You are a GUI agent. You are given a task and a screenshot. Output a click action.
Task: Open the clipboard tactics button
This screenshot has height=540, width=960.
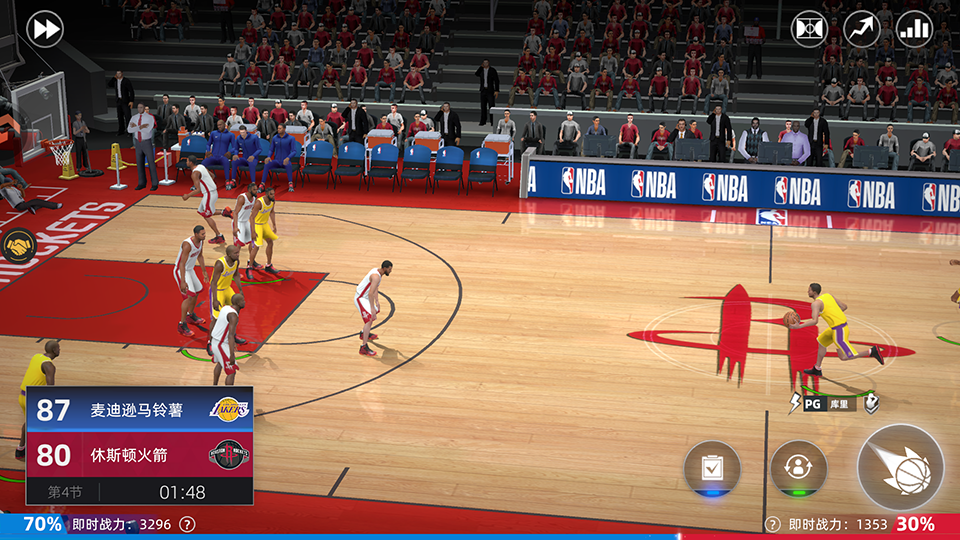(712, 468)
